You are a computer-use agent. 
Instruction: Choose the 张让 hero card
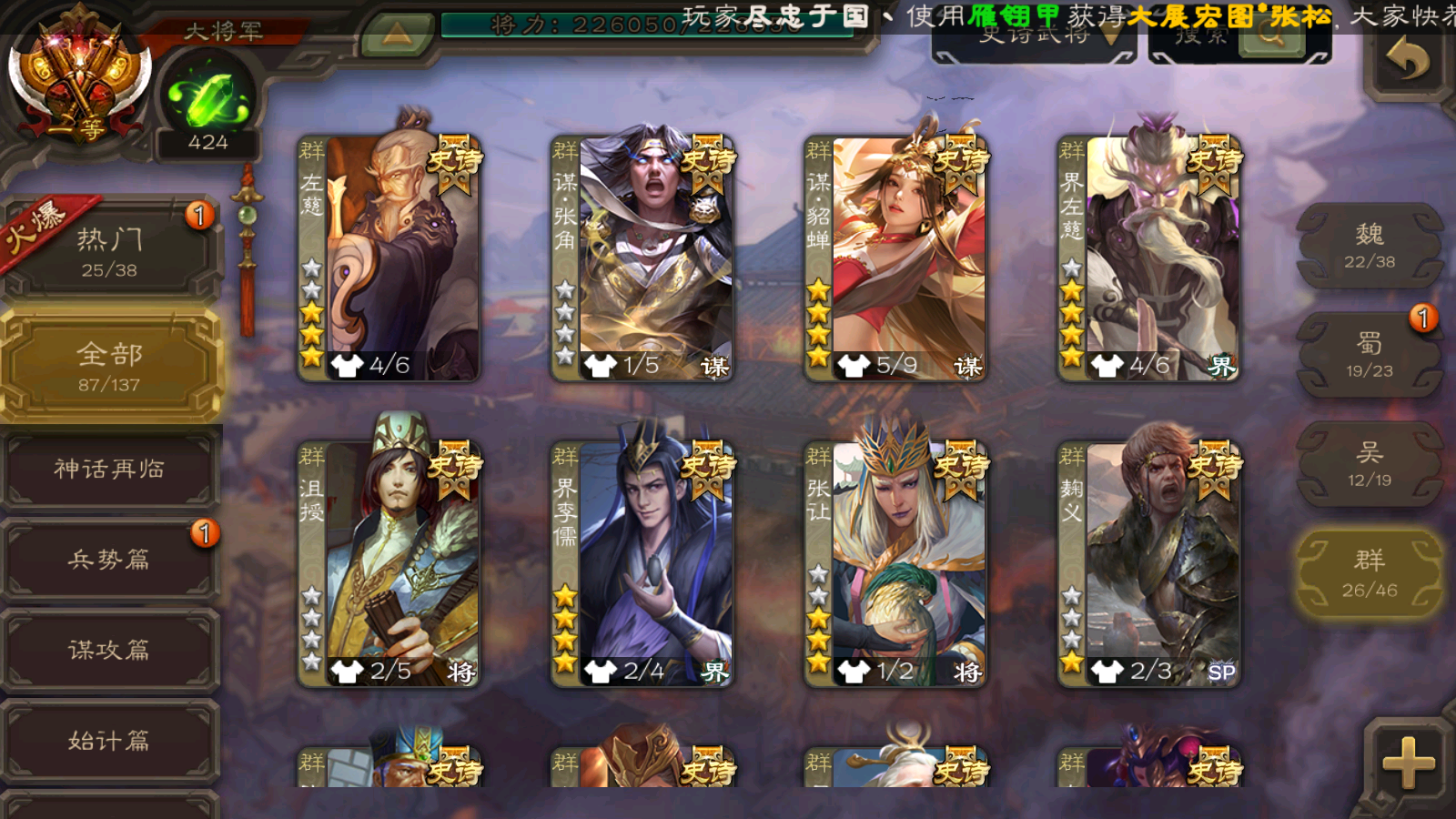[895, 564]
